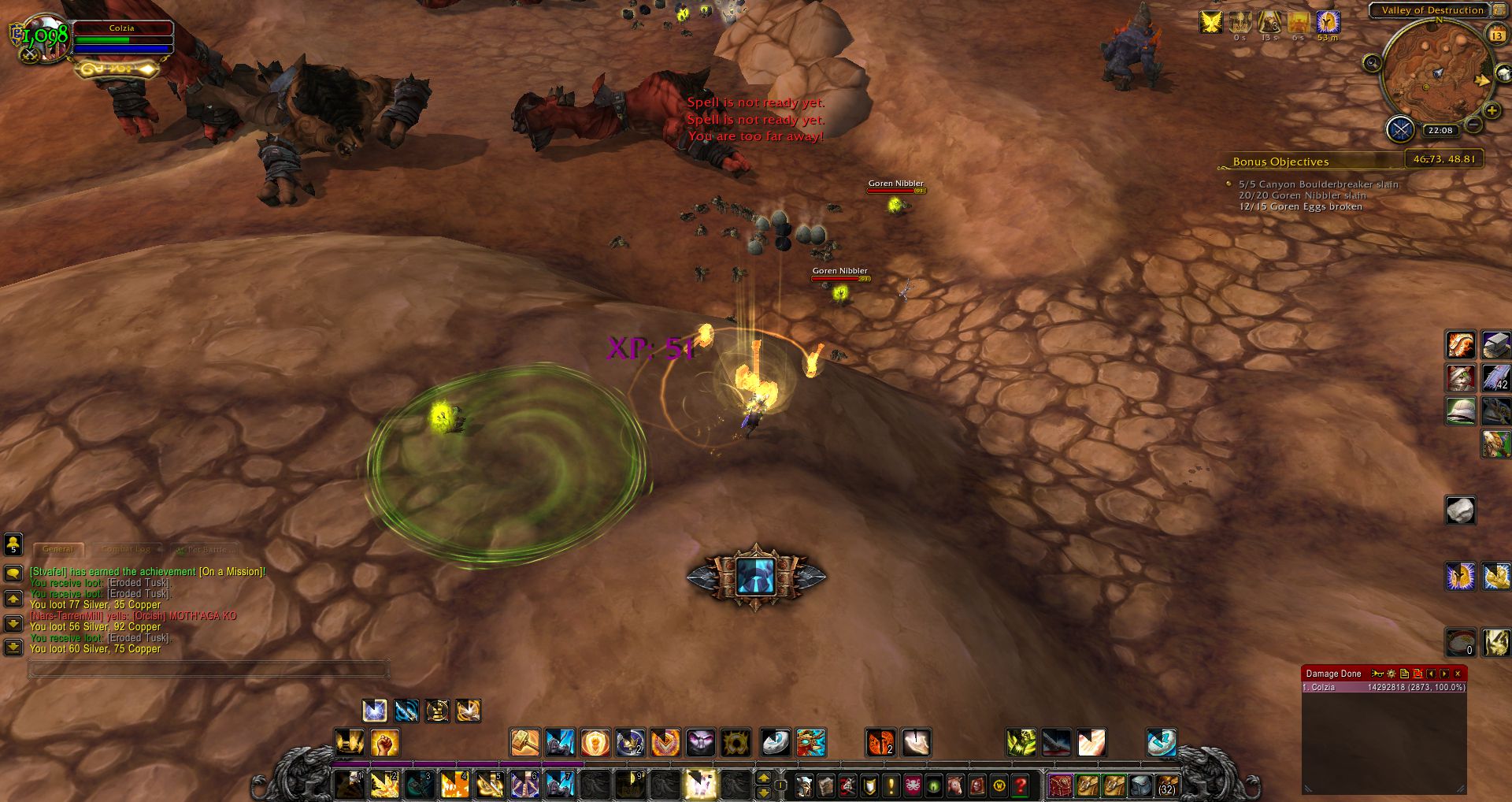Viewport: 1512px width, 802px height.
Task: Close the Damage Done meter window
Action: pos(1458,674)
